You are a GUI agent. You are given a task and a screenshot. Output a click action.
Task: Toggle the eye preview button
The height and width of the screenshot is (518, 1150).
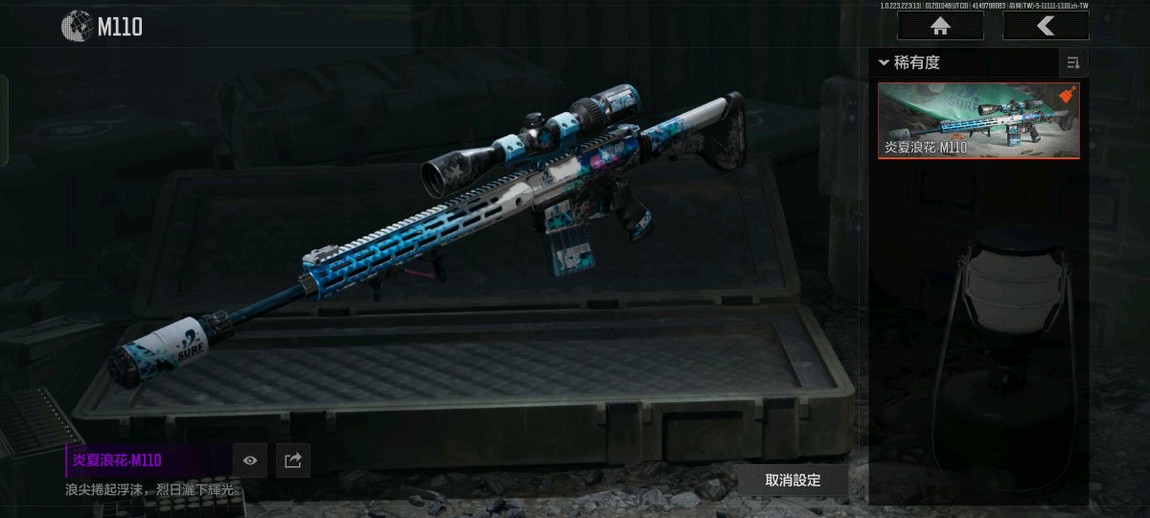click(x=250, y=460)
